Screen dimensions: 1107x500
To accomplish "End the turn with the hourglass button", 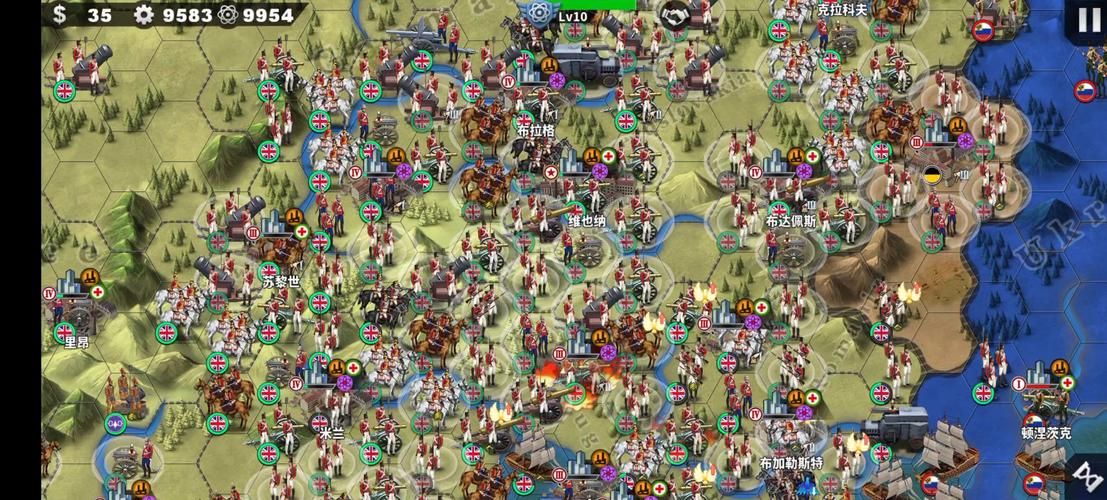I will pos(1086,476).
